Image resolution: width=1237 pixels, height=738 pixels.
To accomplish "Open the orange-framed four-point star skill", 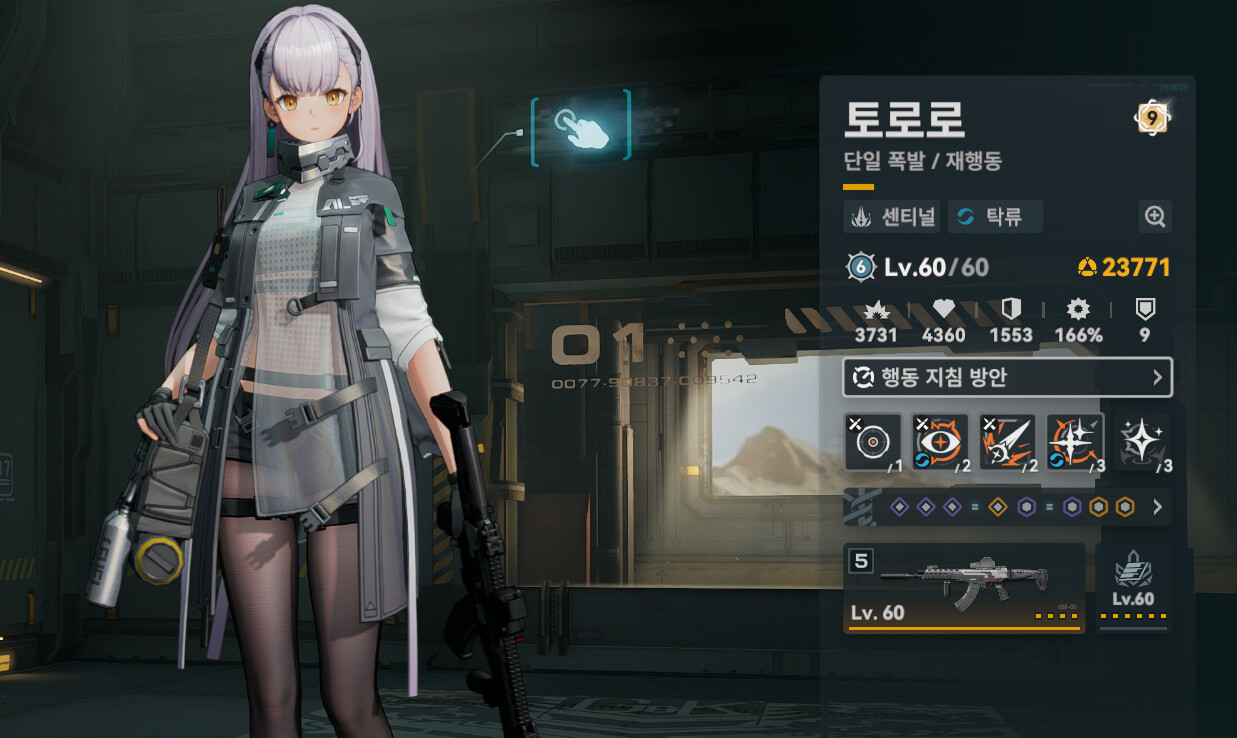I will (1075, 441).
